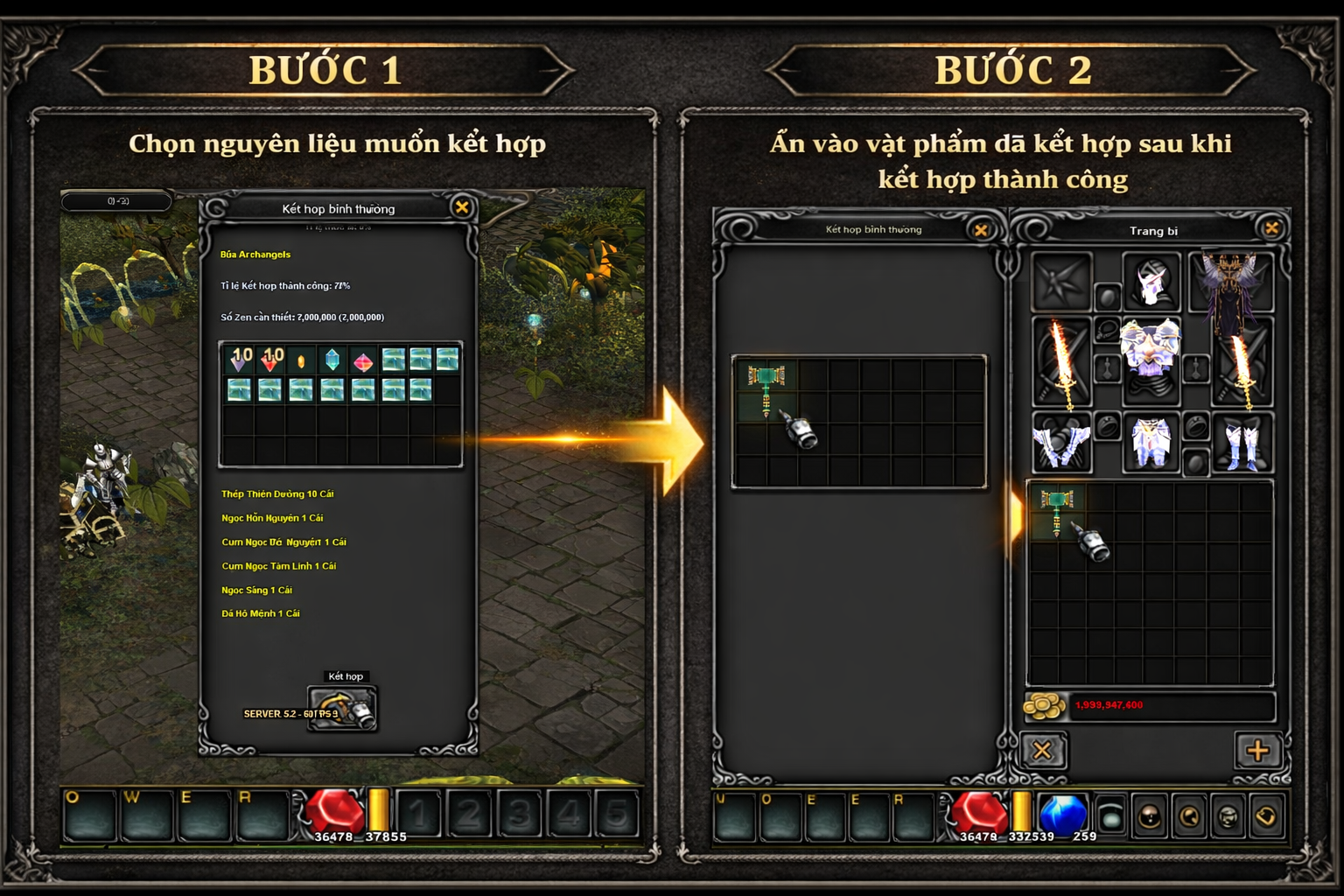Screen dimensions: 1344x896
Task: Select the purple gem stack of 10
Action: (239, 359)
